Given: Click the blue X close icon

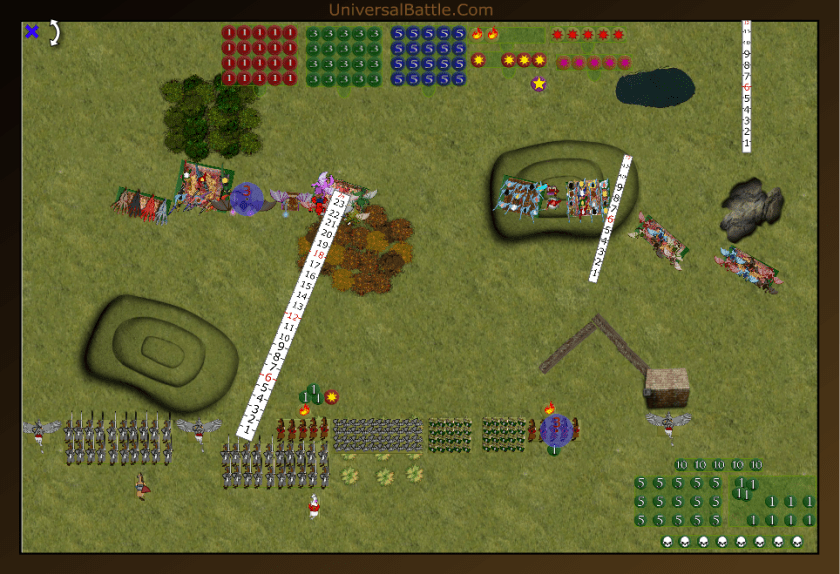Looking at the screenshot, I should (32, 32).
